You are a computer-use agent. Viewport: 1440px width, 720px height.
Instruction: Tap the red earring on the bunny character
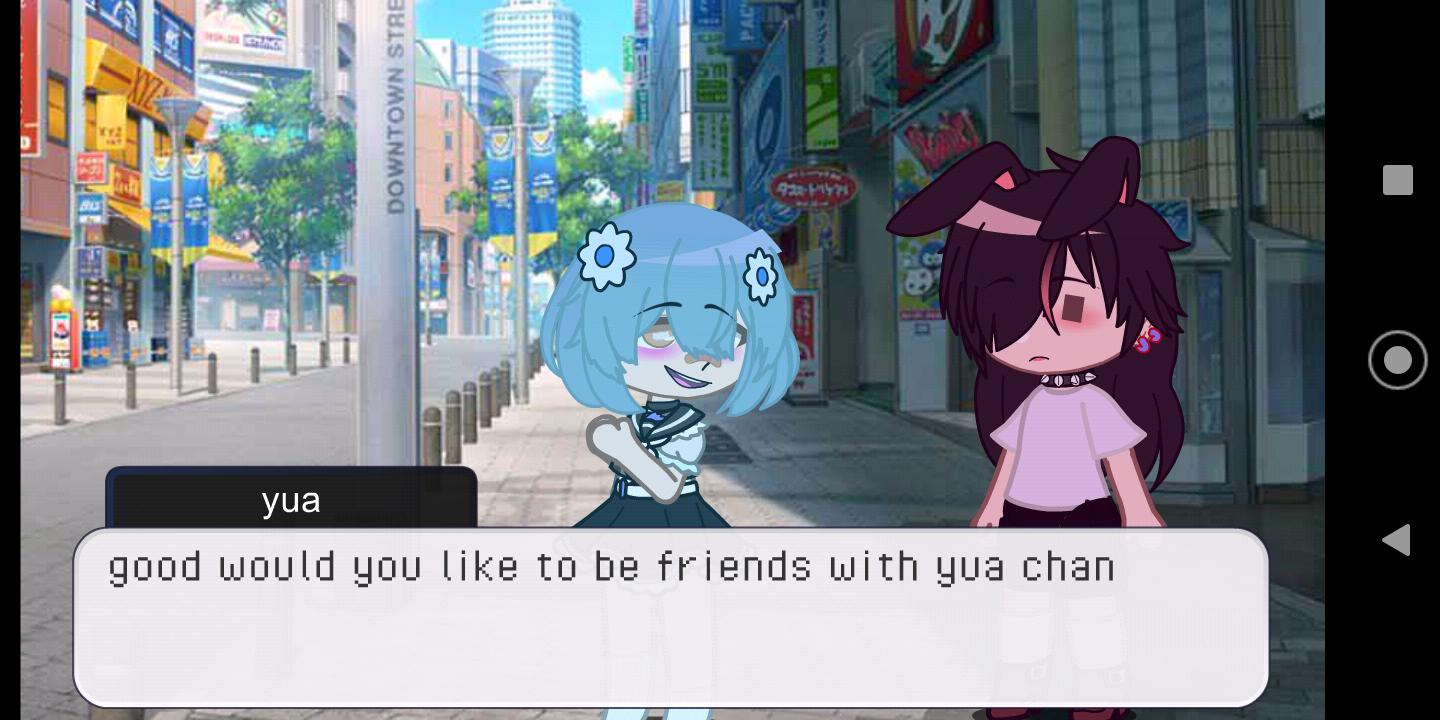(x=1152, y=341)
